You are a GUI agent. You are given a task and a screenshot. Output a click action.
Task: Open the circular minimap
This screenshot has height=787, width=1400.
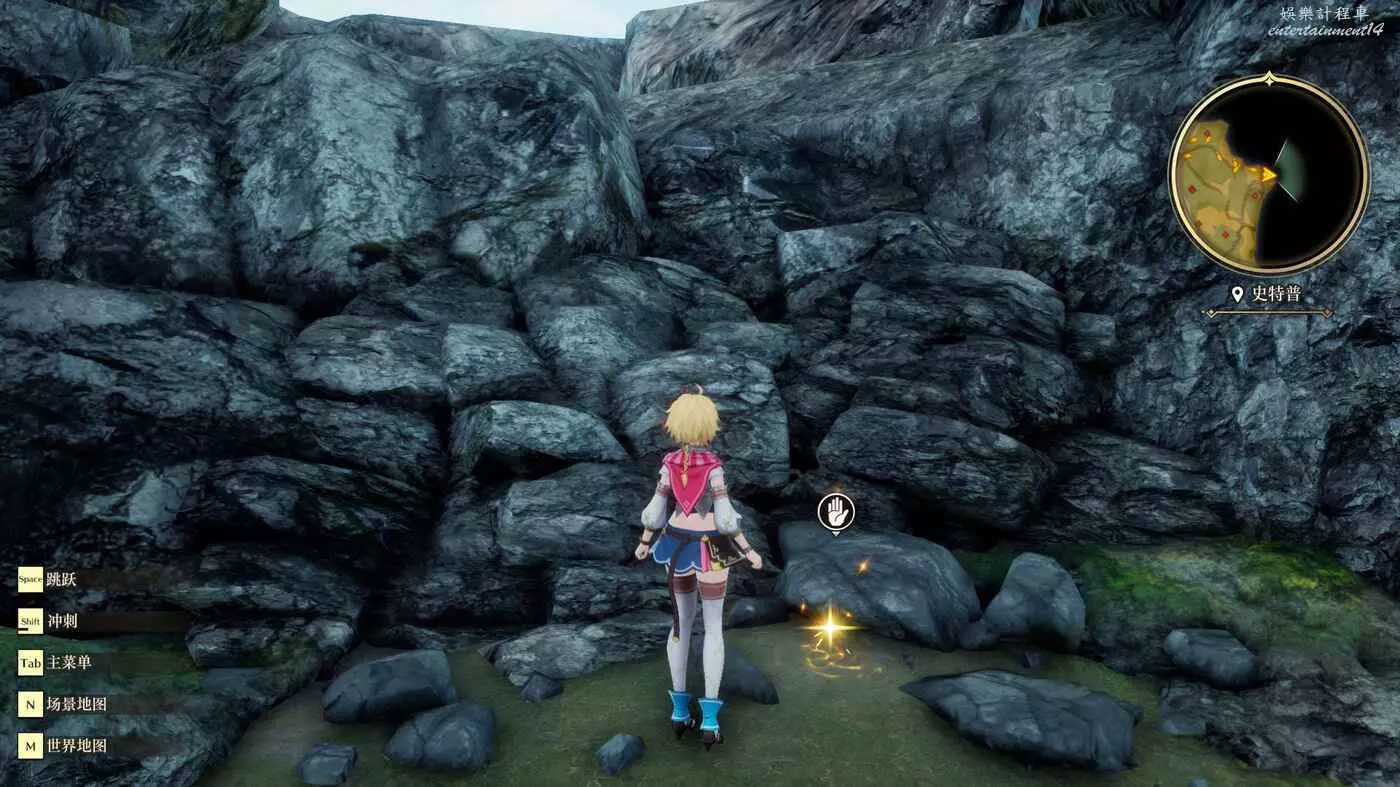coord(1268,174)
